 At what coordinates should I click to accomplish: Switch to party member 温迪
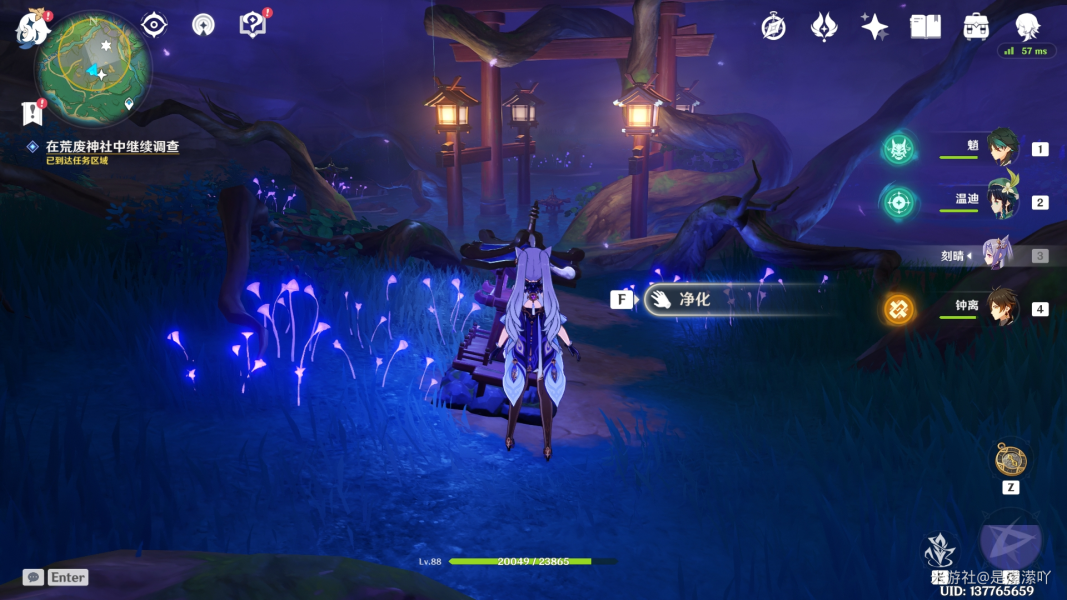(1001, 201)
